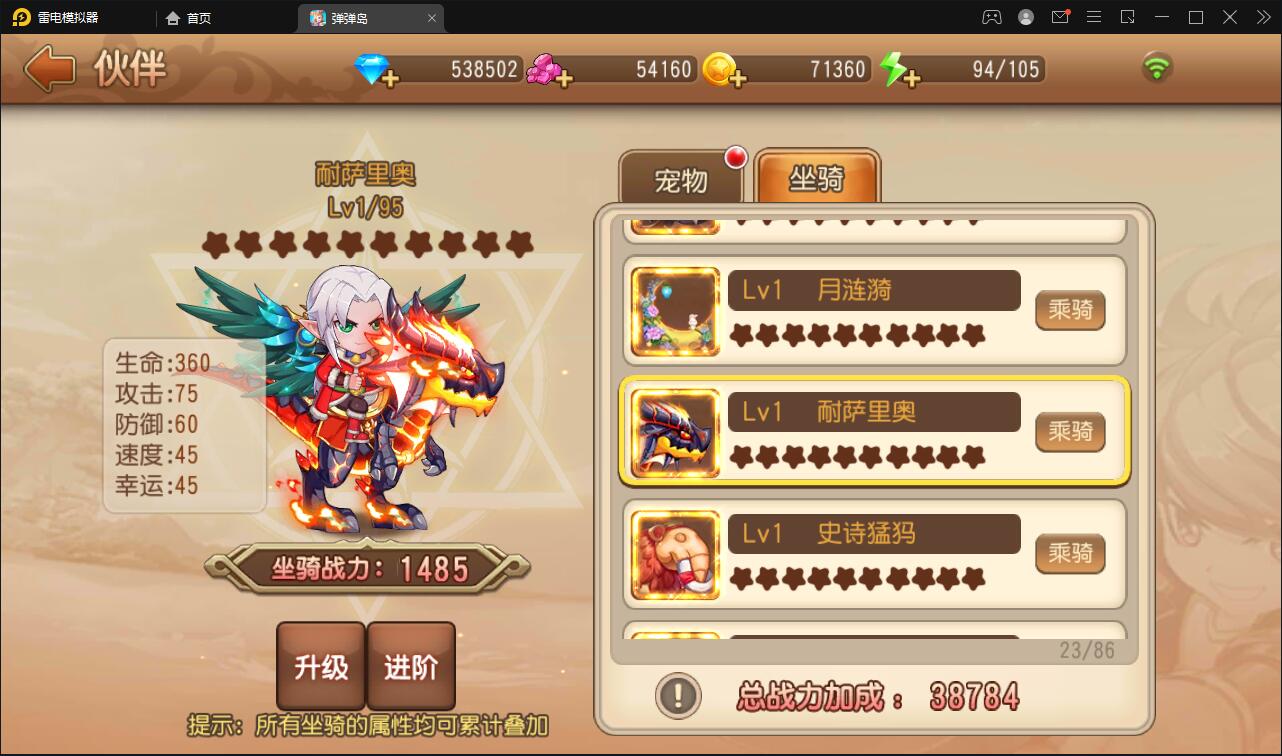This screenshot has width=1282, height=756.
Task: Click the 23/86 mount count indicator
Action: click(x=1086, y=648)
